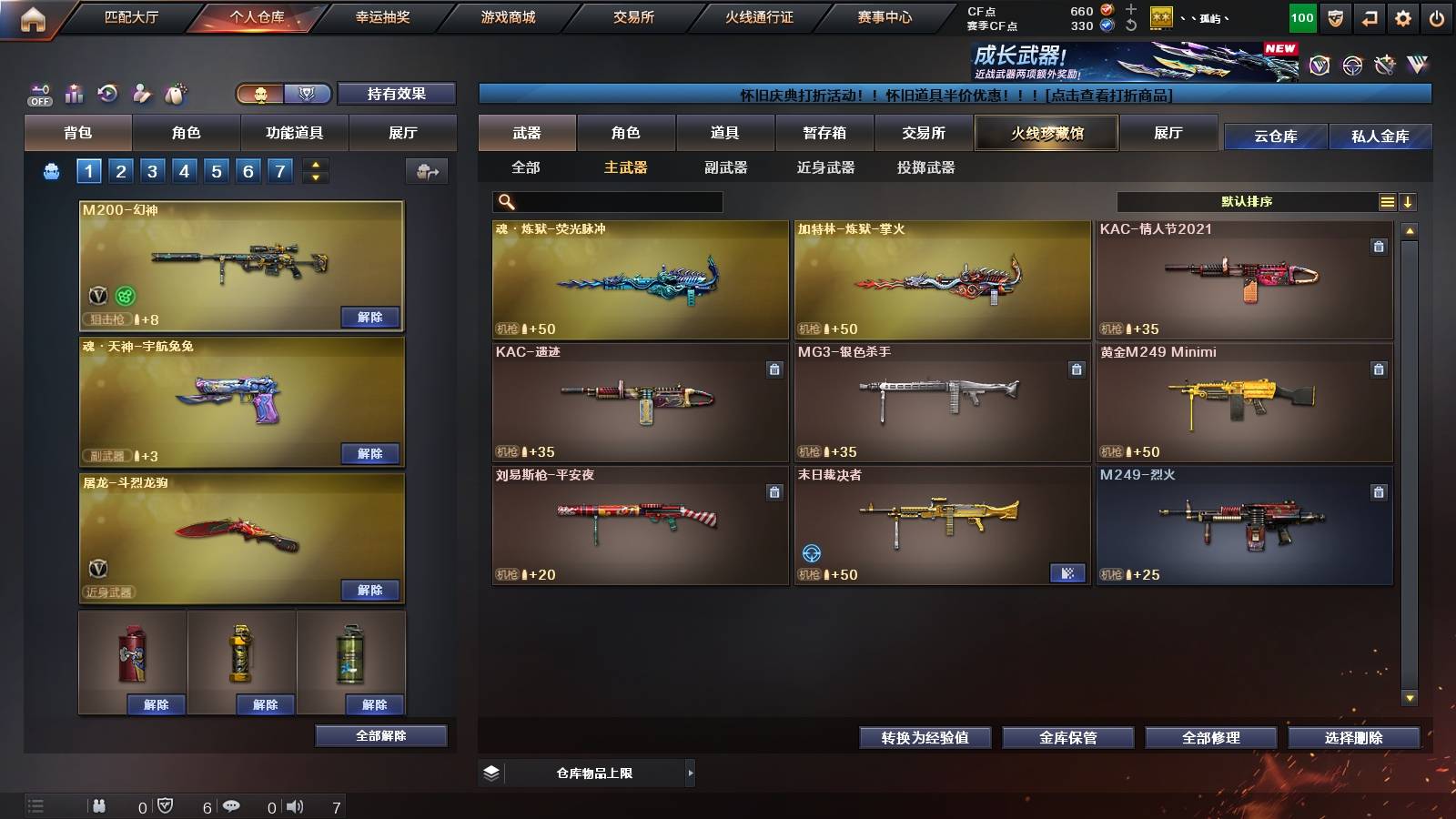Click the list-view icon next to 默认排序
This screenshot has height=819, width=1456.
pyautogui.click(x=1387, y=201)
